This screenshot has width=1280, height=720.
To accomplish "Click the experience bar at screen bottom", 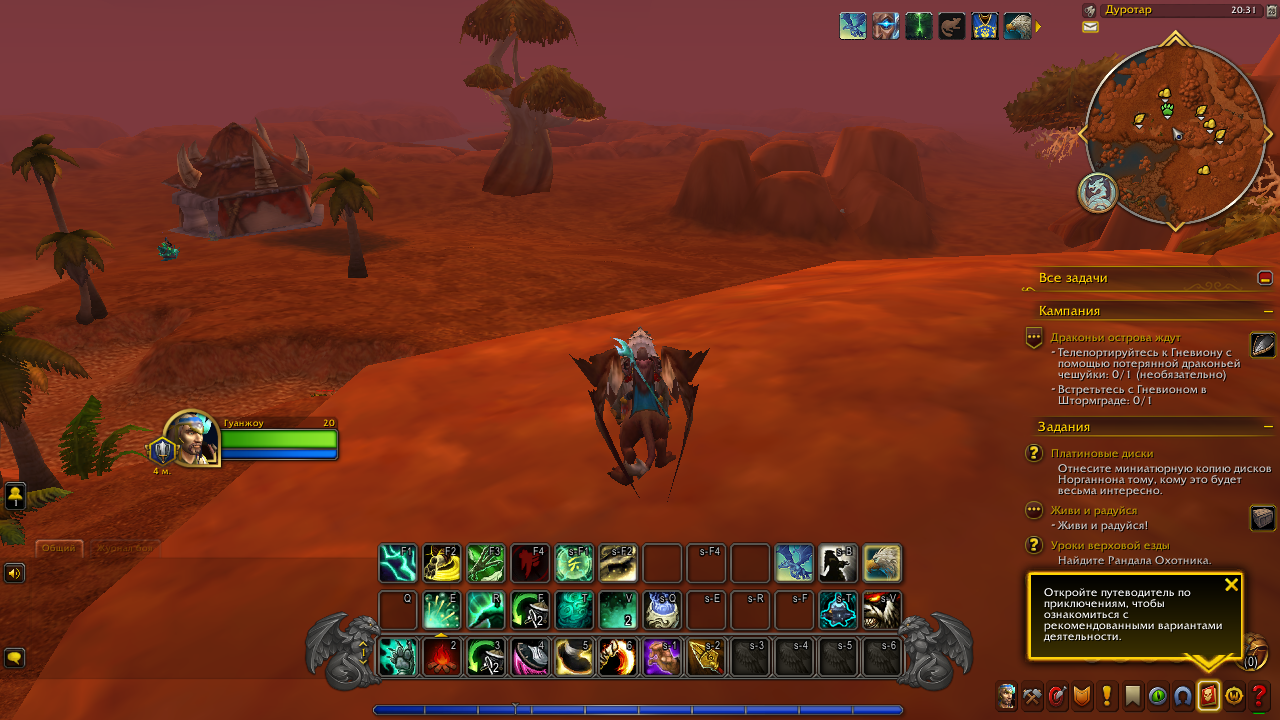I will [640, 710].
